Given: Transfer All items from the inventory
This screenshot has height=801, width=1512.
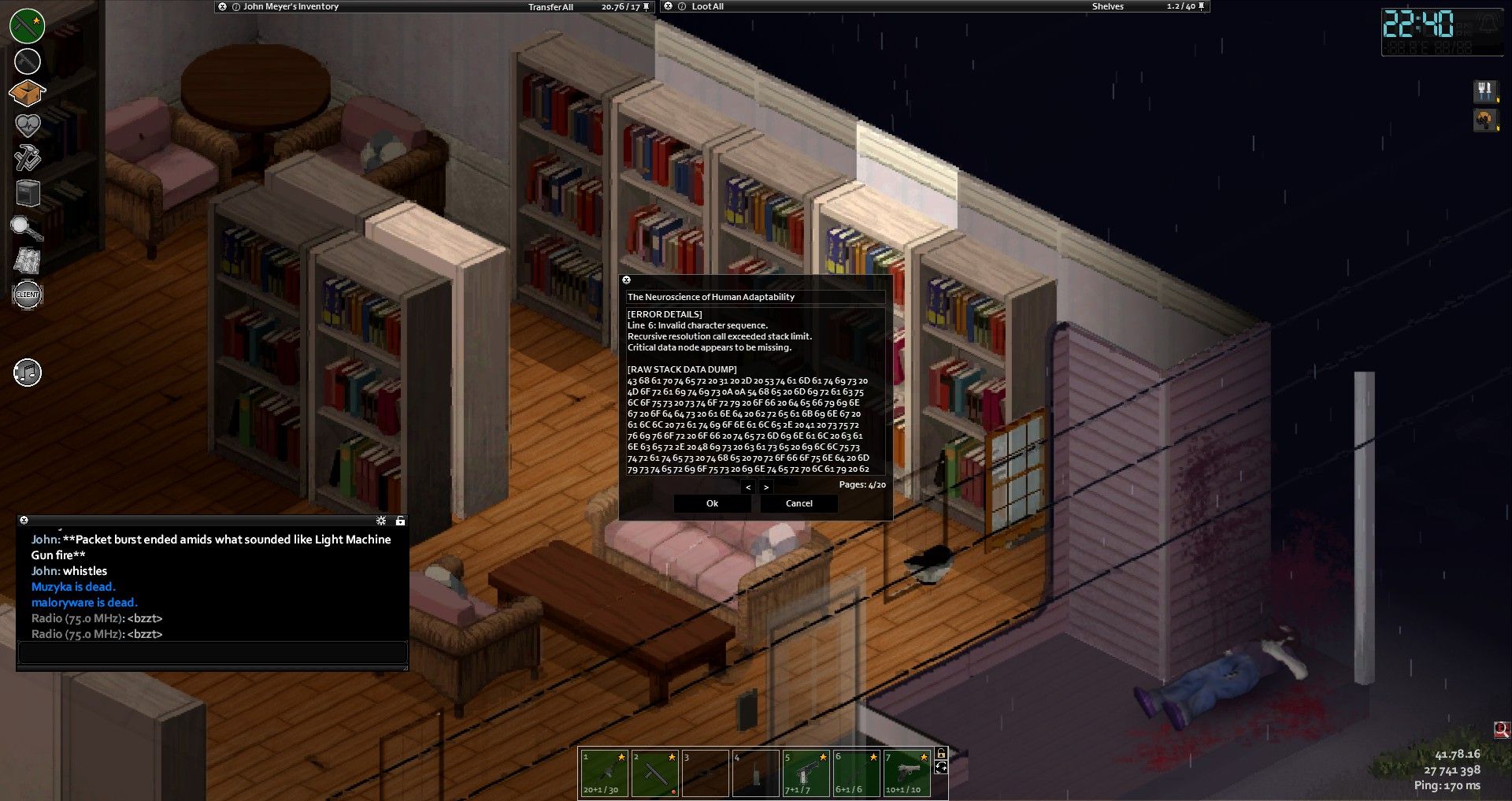Looking at the screenshot, I should coord(550,7).
